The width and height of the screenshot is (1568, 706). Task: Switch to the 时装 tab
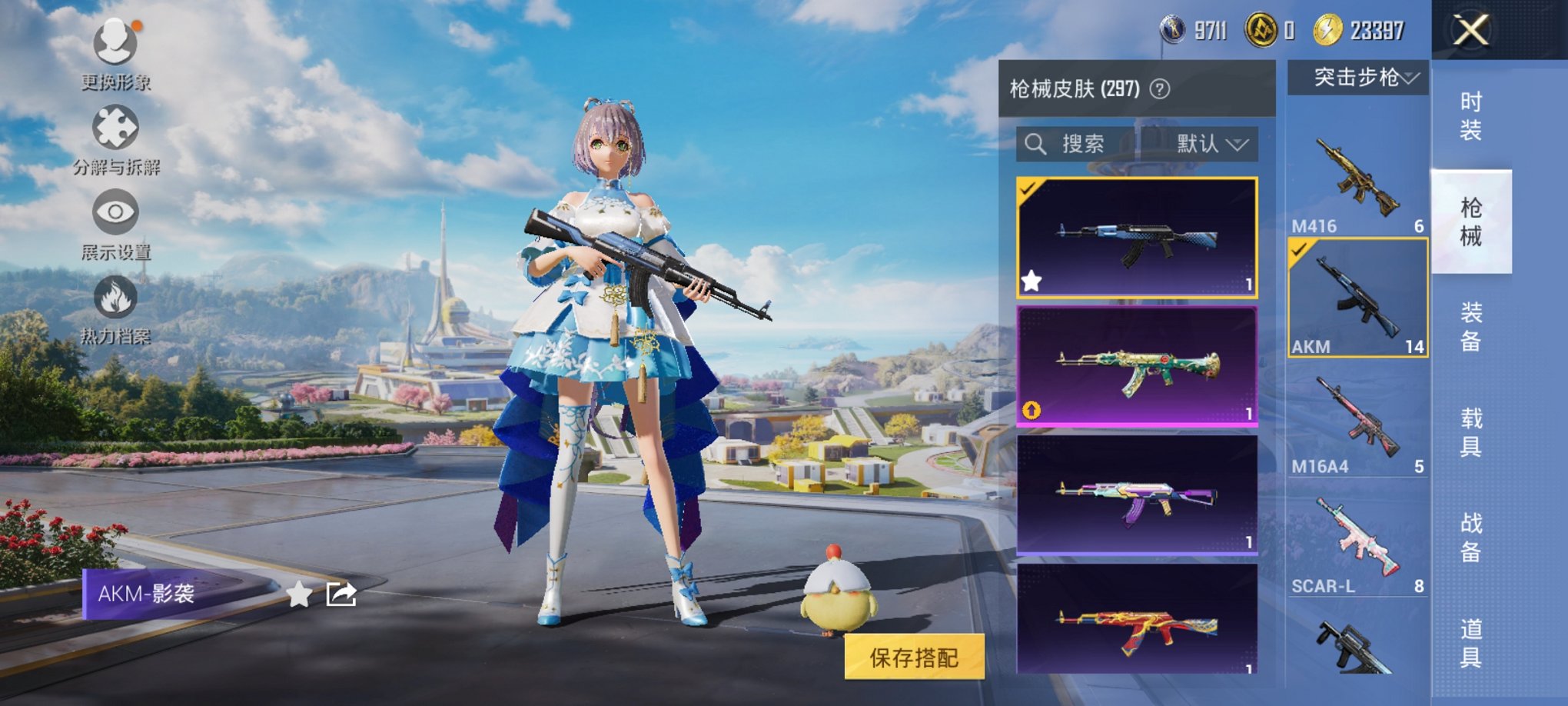[1471, 115]
